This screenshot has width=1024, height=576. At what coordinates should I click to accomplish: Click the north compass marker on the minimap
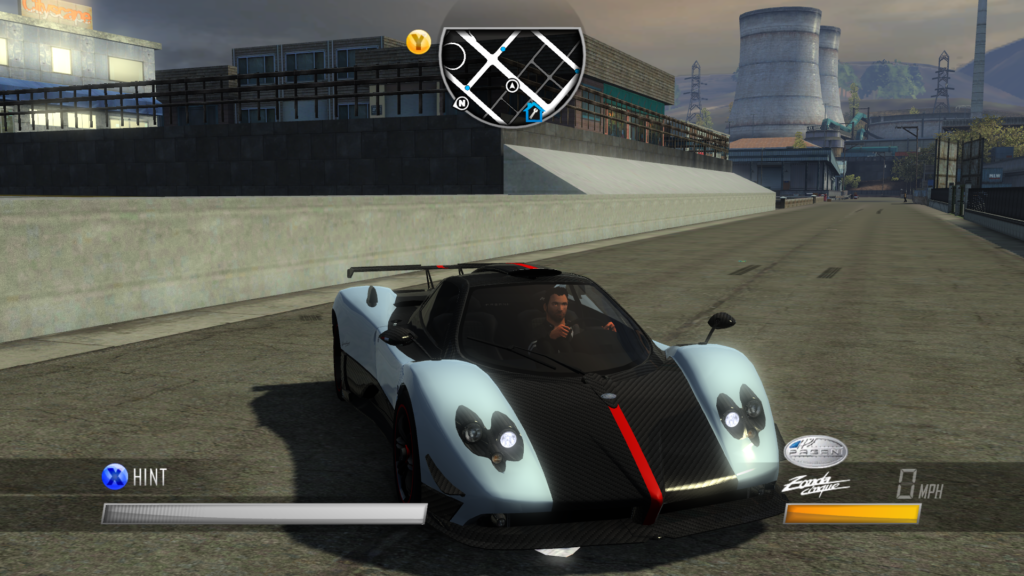tap(462, 103)
